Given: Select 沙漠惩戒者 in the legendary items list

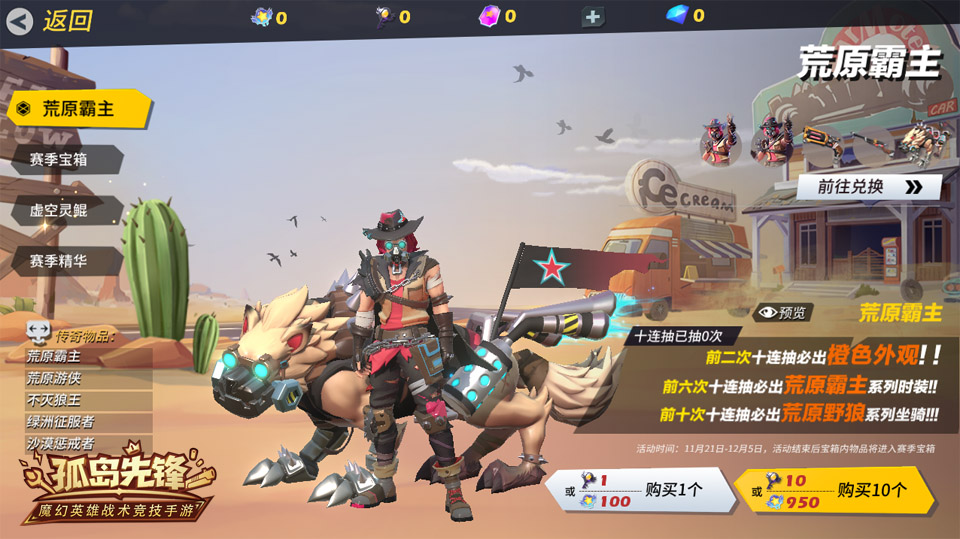Looking at the screenshot, I should tap(60, 444).
